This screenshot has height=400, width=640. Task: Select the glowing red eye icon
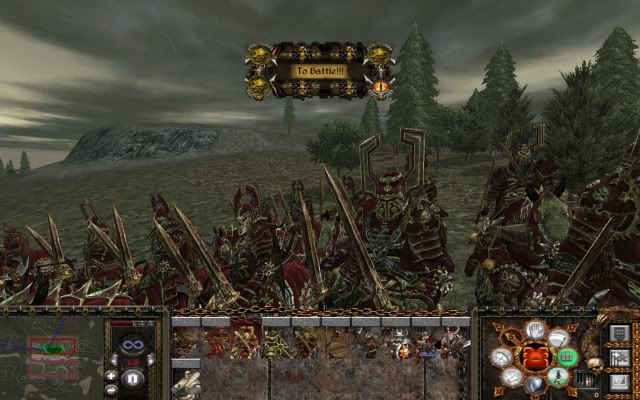[x=380, y=86]
